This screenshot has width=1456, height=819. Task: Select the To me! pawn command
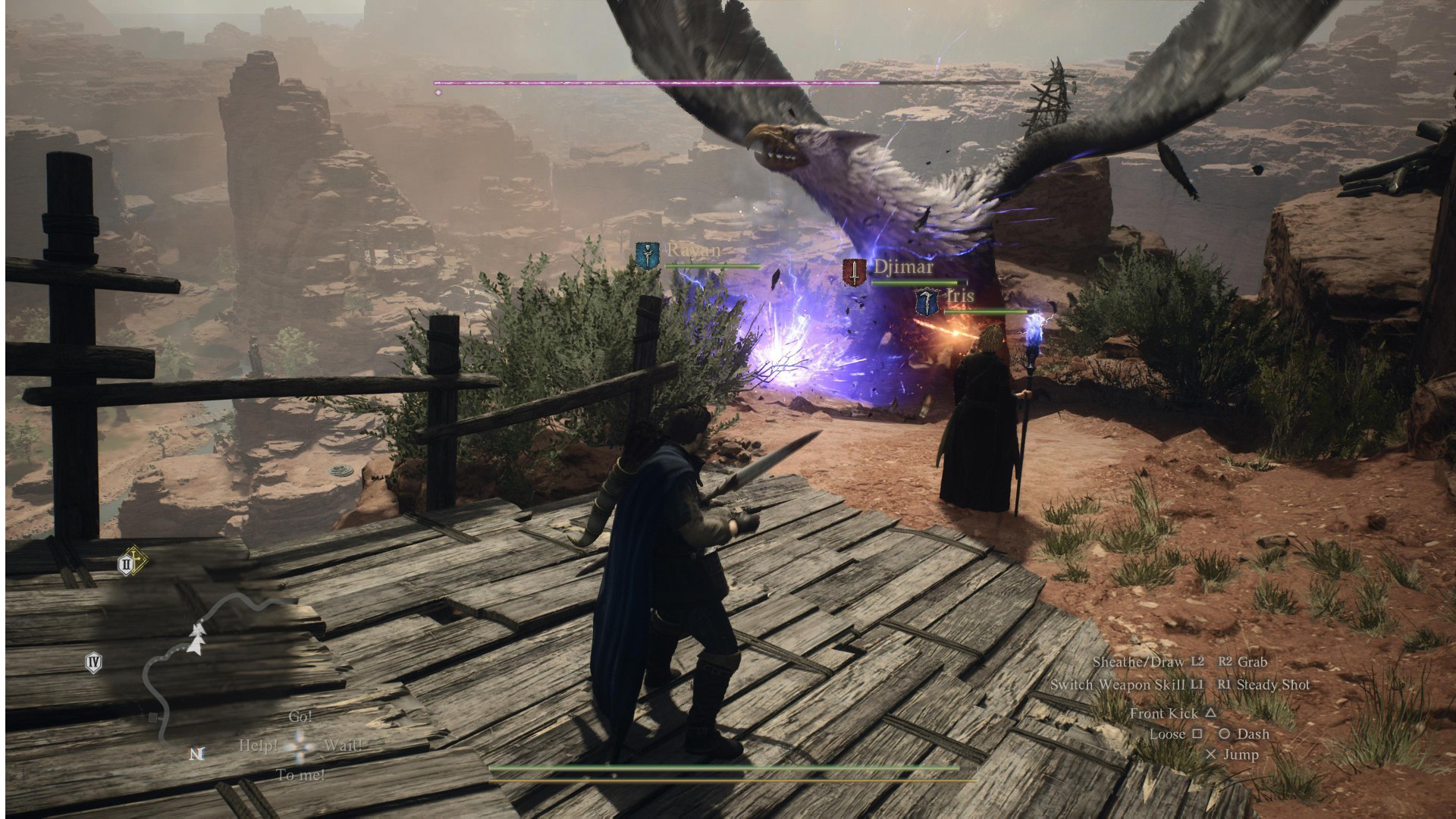(300, 775)
